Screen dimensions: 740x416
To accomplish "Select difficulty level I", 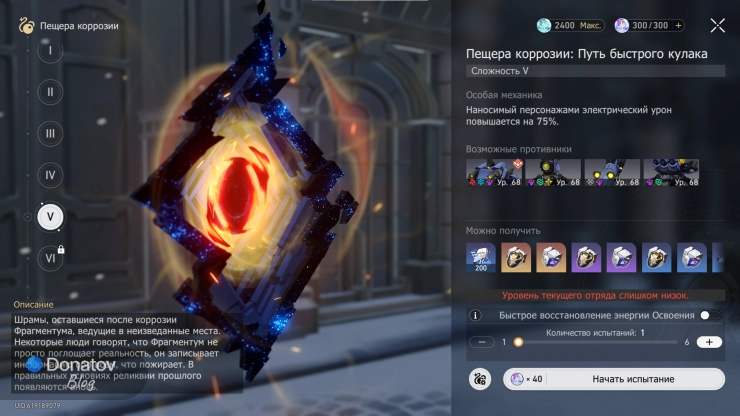I will coord(50,50).
